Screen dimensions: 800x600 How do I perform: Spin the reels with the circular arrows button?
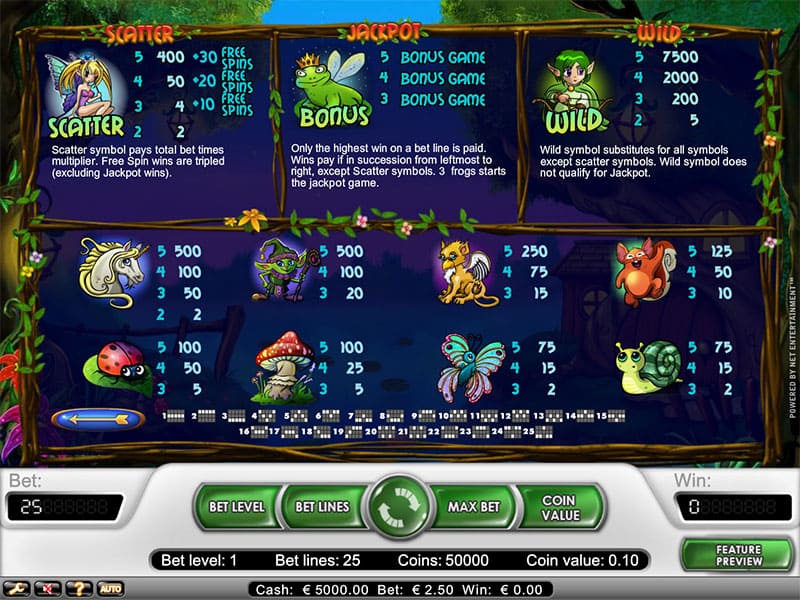(397, 509)
